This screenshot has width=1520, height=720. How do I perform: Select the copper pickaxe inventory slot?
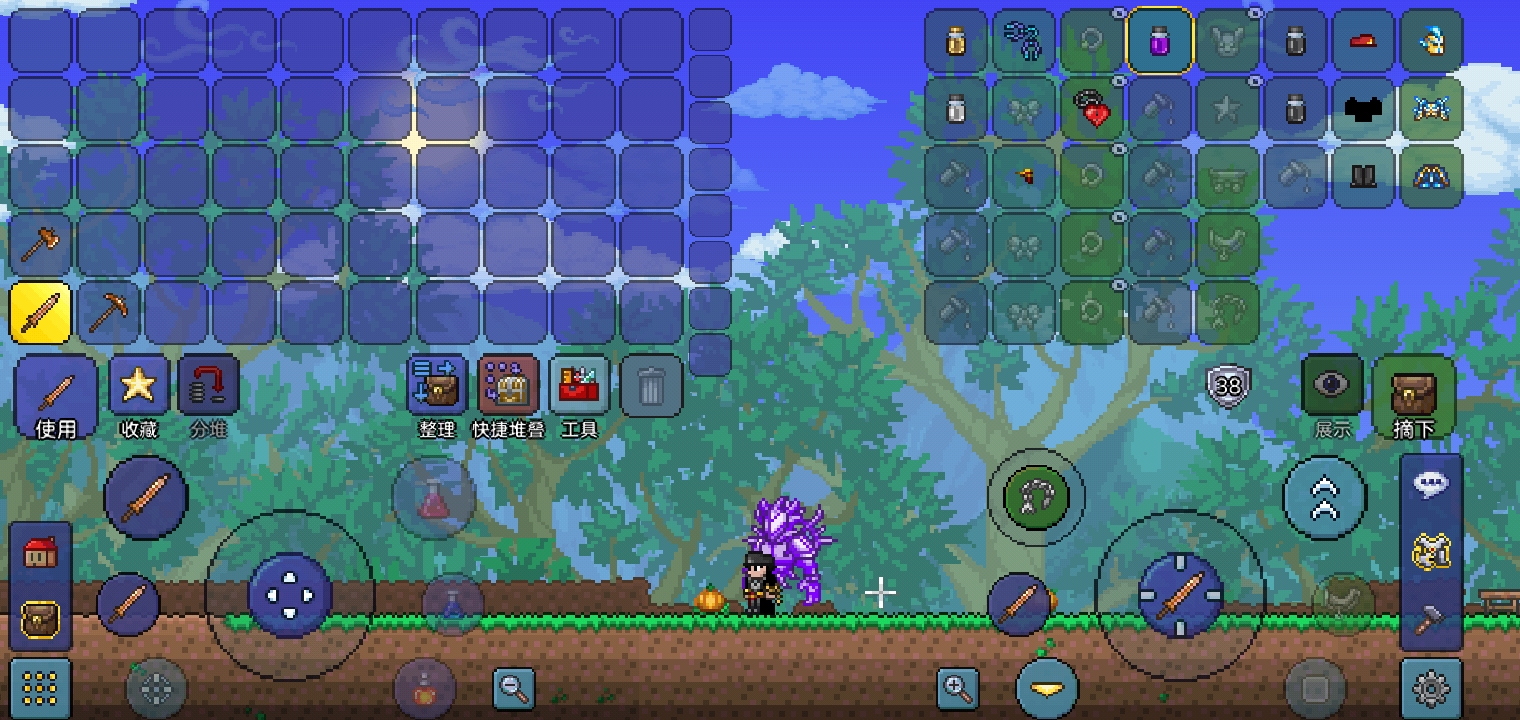[108, 313]
